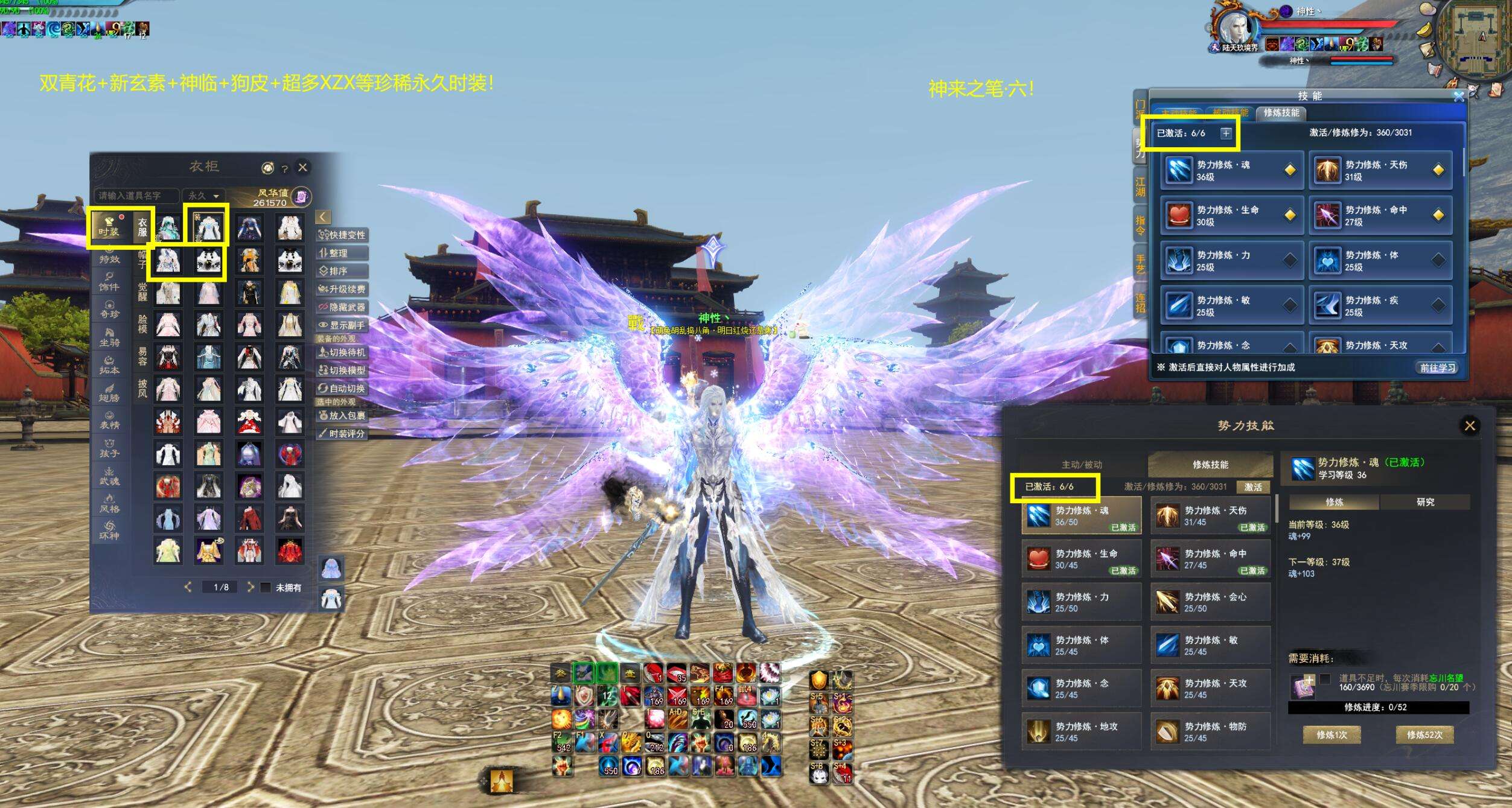The height and width of the screenshot is (808, 1512).
Task: Open 时装评分 outfit rating
Action: pos(342,433)
